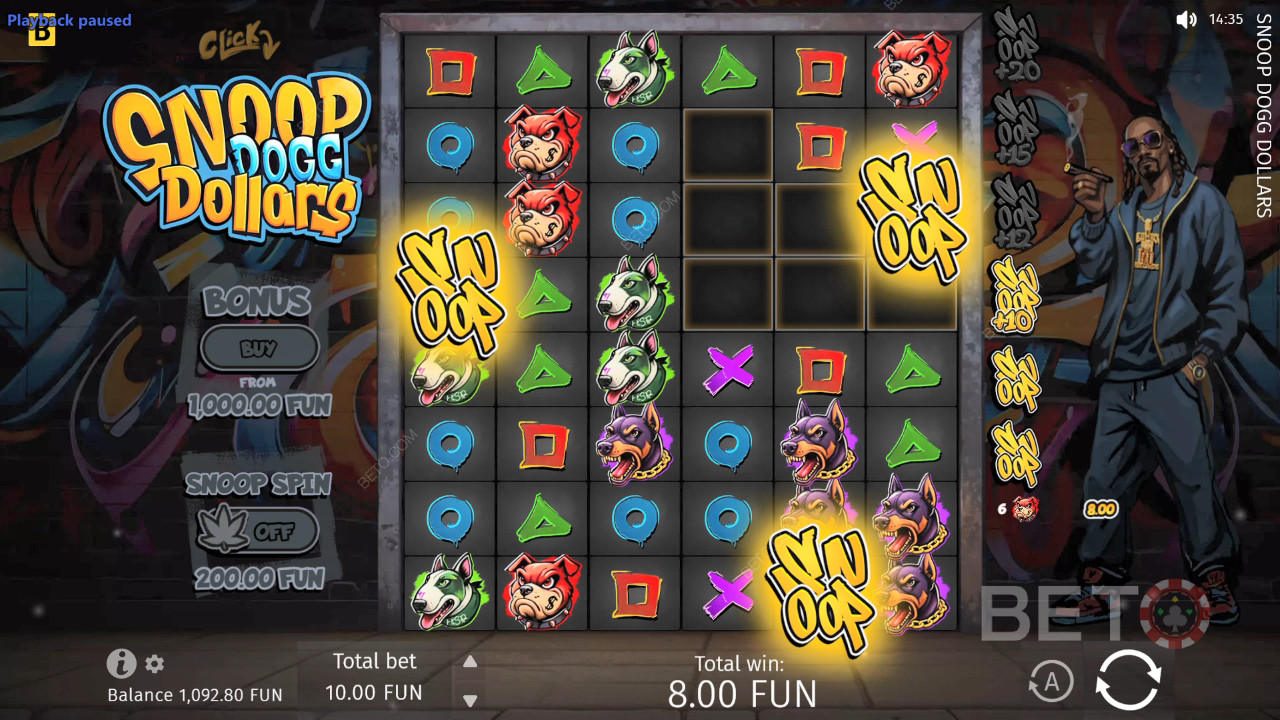Open the settings gear
Screen dimensions: 1280x720
click(154, 663)
